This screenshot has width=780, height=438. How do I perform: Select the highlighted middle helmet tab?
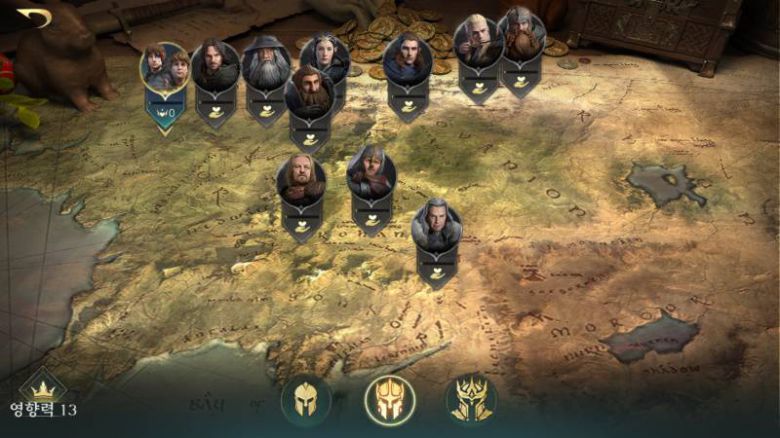coord(390,400)
